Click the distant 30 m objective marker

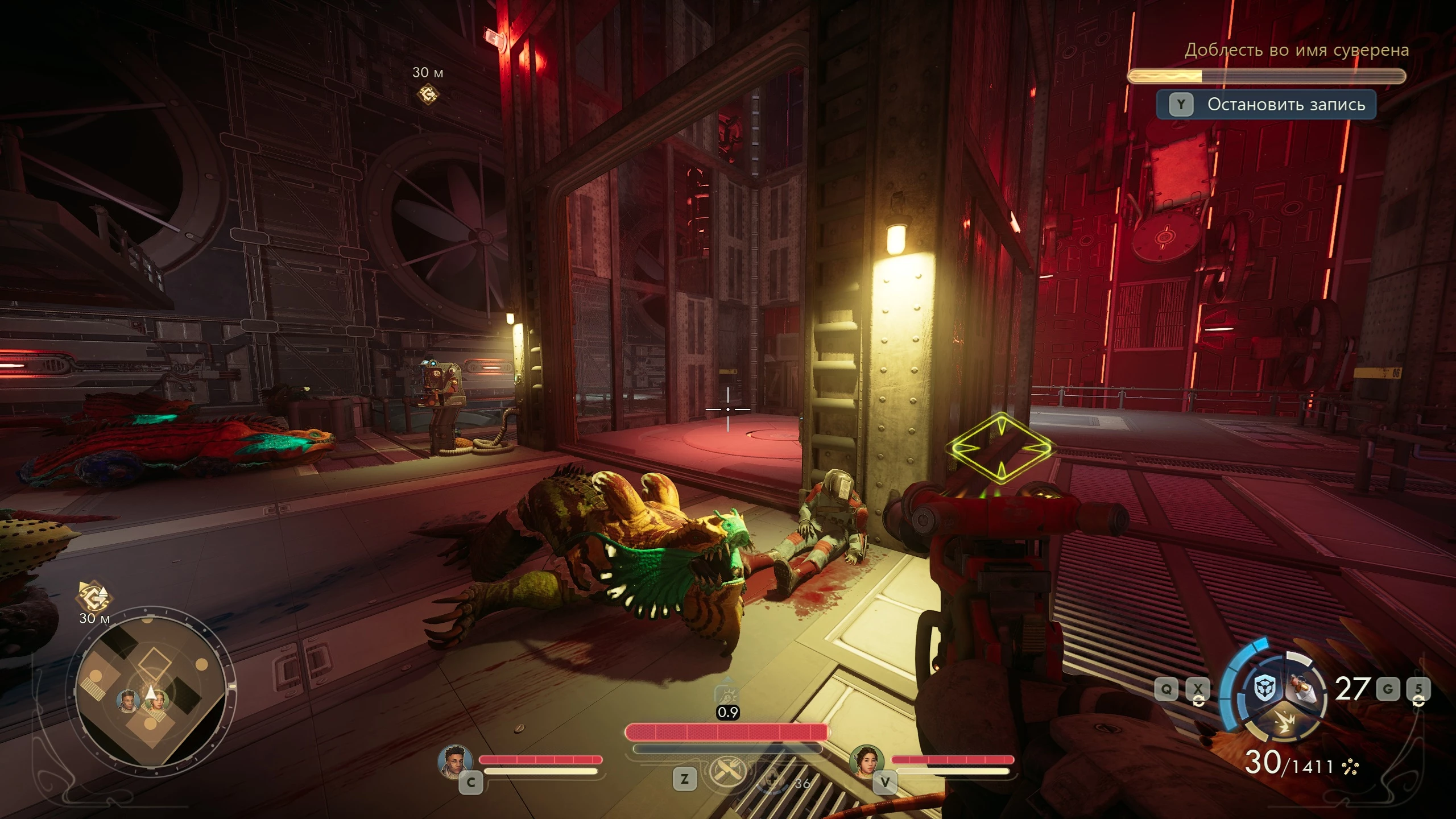coord(428,94)
